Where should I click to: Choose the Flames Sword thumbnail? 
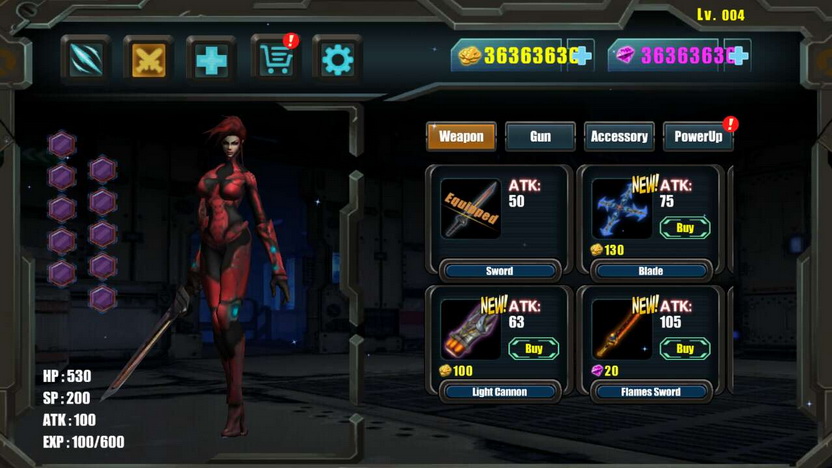point(621,329)
